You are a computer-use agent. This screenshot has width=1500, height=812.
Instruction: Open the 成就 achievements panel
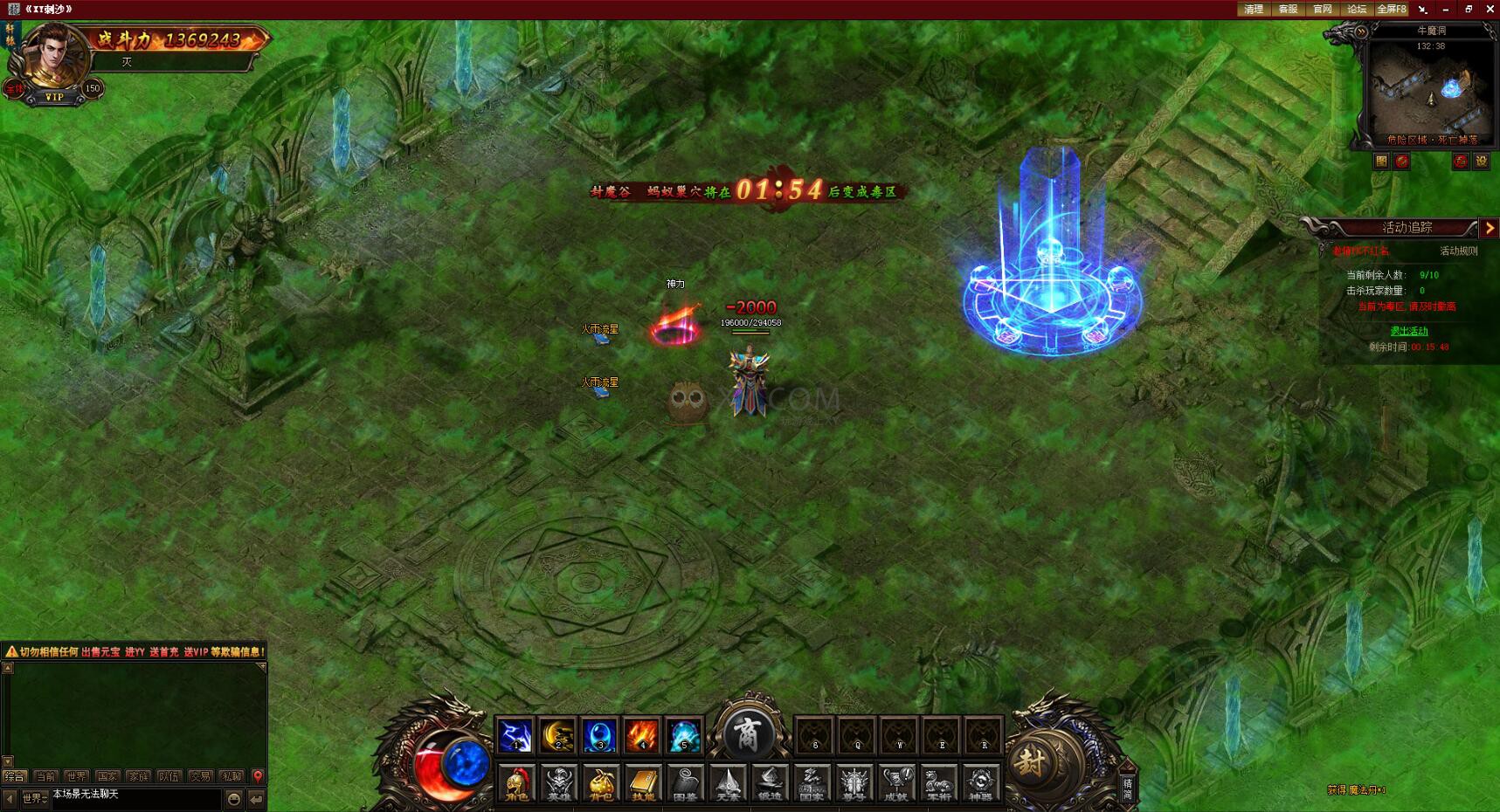tap(895, 783)
